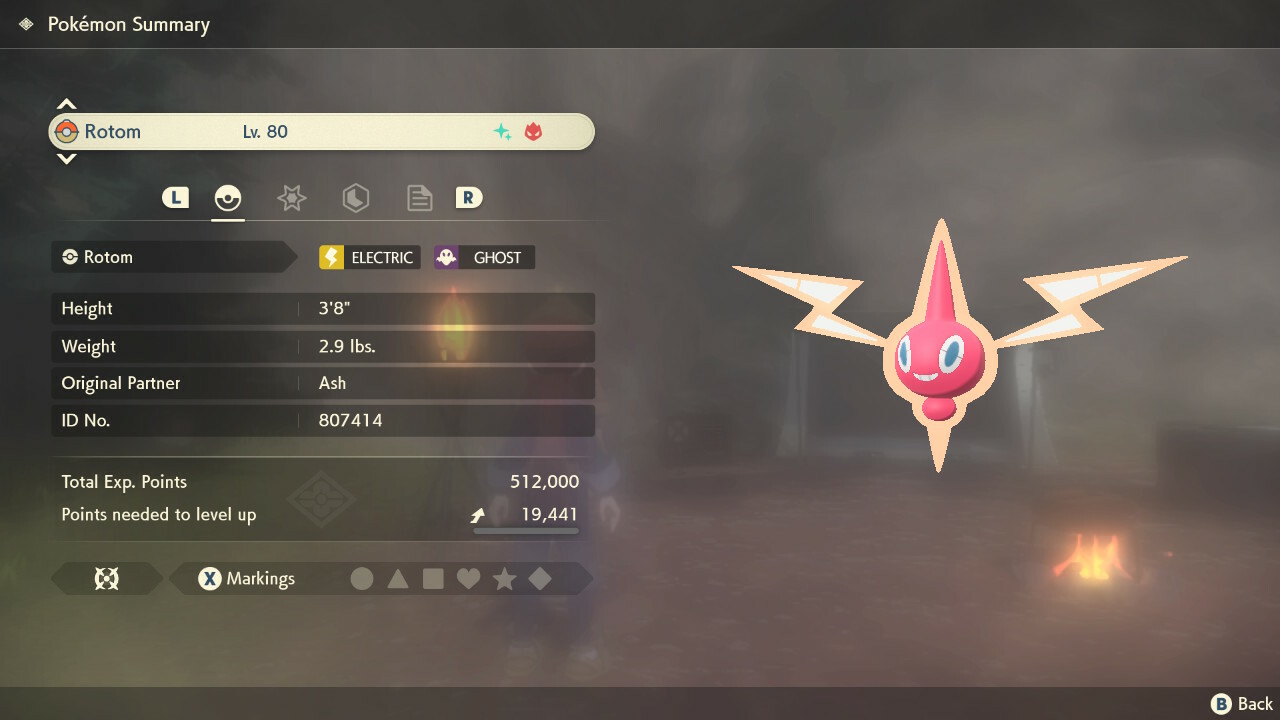Open the Markings editor
This screenshot has height=720, width=1280.
coord(246,579)
